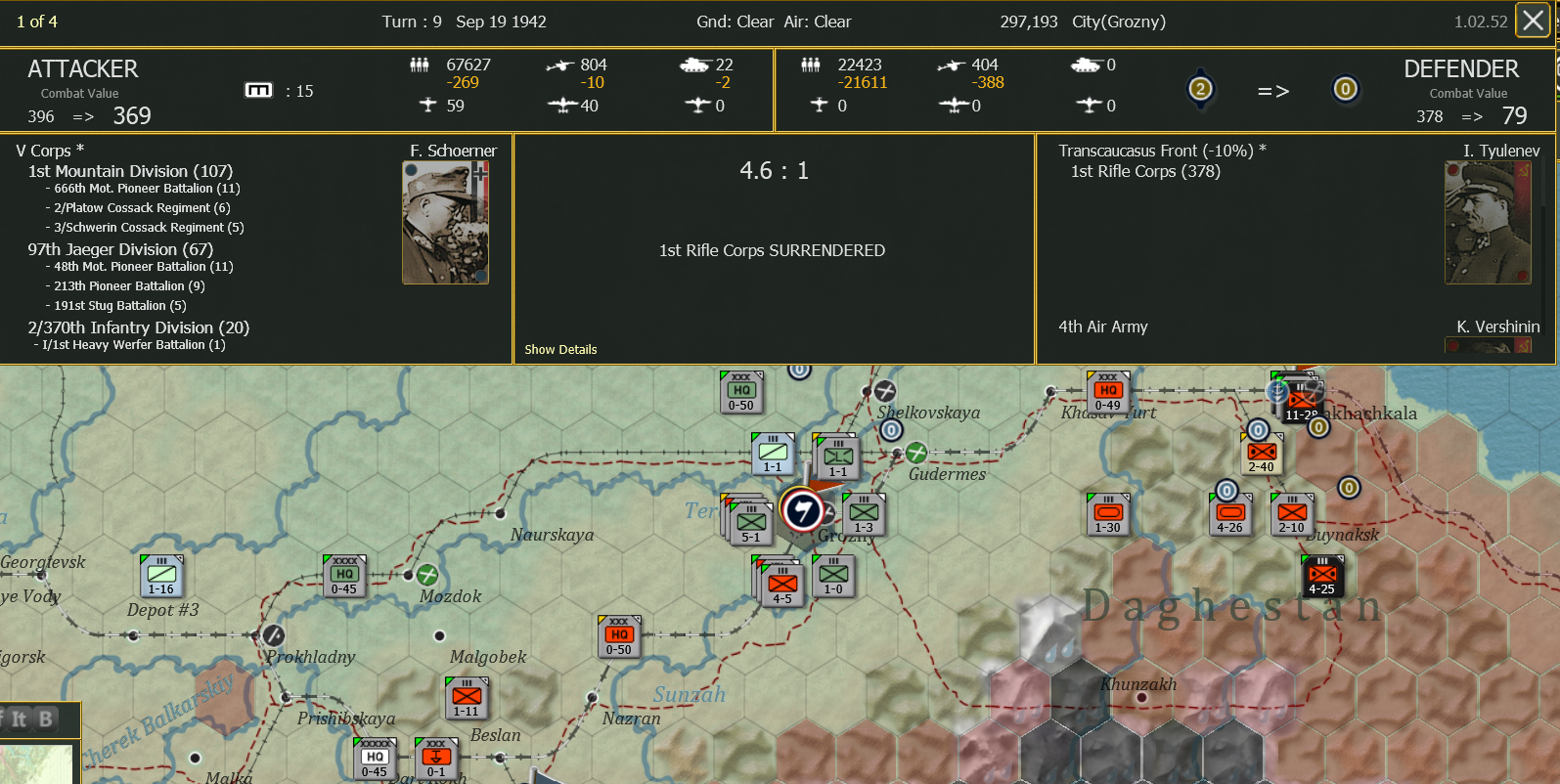Select the Soviet HQ 0-49 counter near Khasav-Yurt
The width and height of the screenshot is (1560, 784).
pos(1107,389)
